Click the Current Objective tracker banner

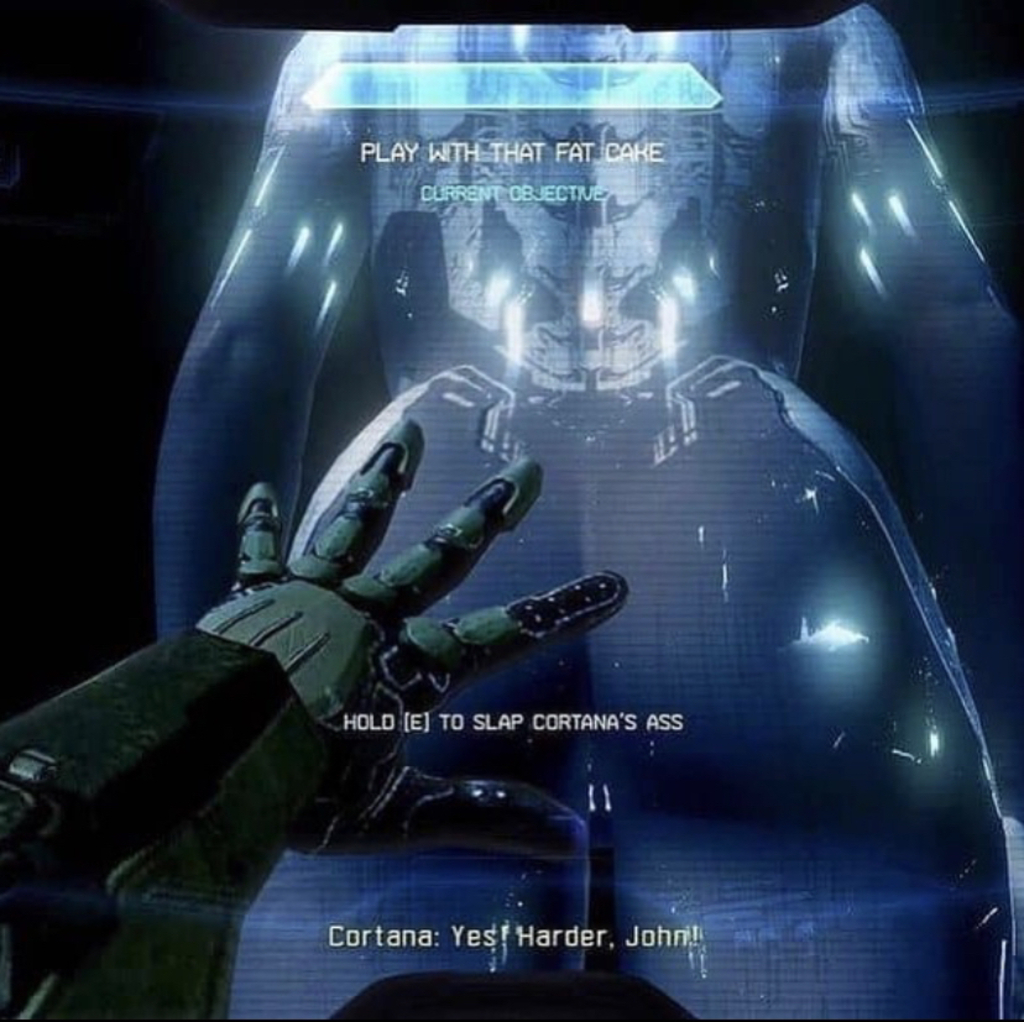click(511, 87)
